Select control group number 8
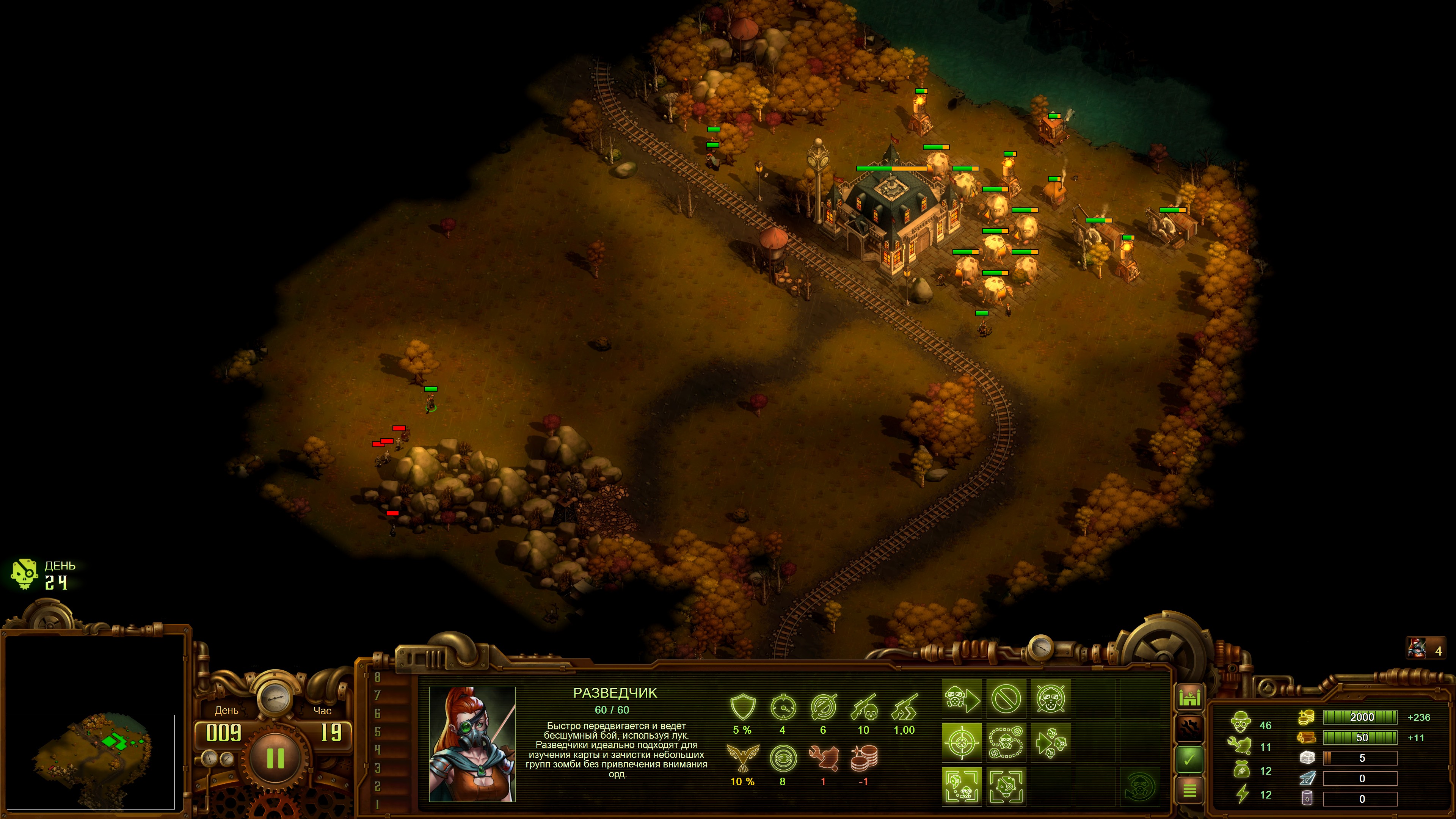The image size is (1456, 819). 378,677
